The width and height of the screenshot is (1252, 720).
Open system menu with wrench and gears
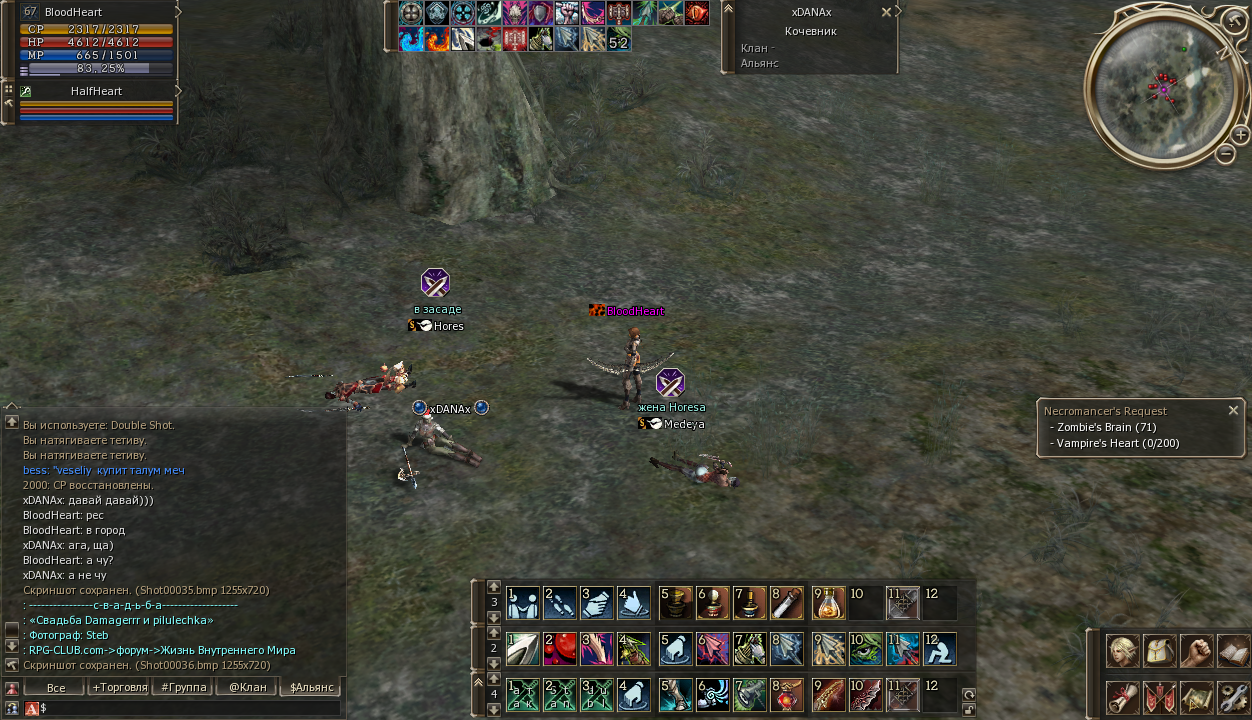1234,696
